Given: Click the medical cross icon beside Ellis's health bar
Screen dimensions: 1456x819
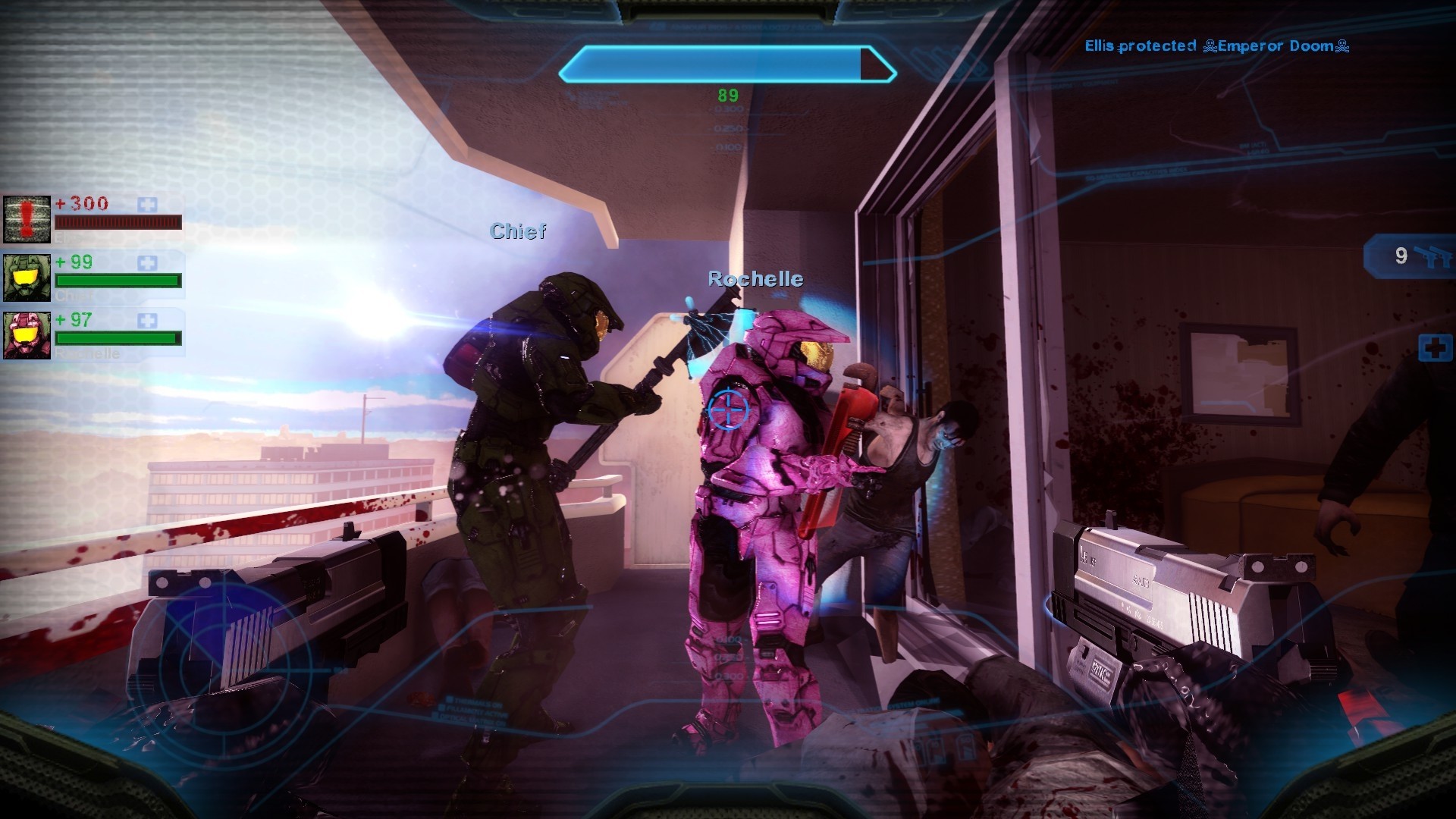Looking at the screenshot, I should 149,203.
